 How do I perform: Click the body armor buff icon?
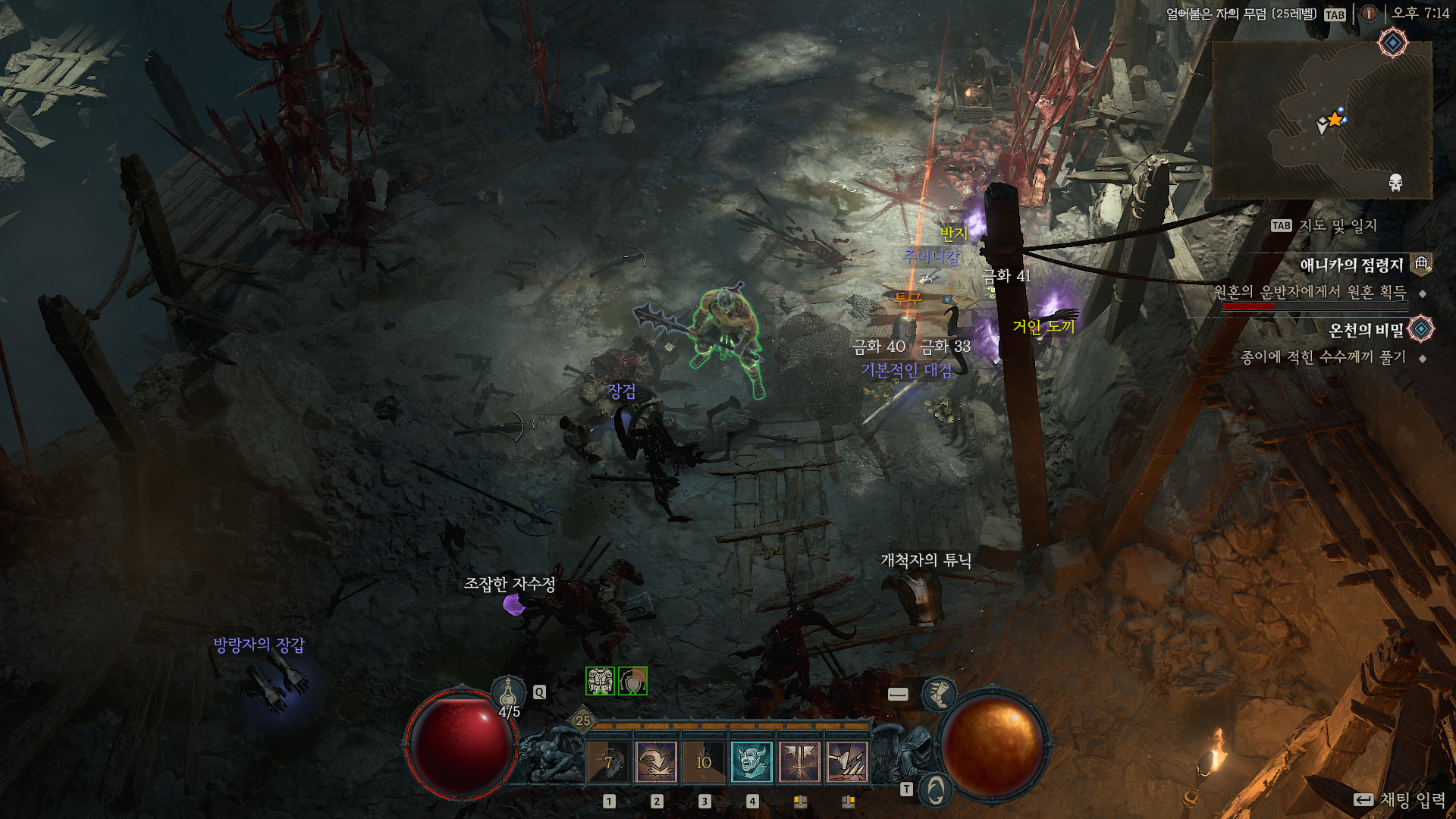tap(600, 681)
